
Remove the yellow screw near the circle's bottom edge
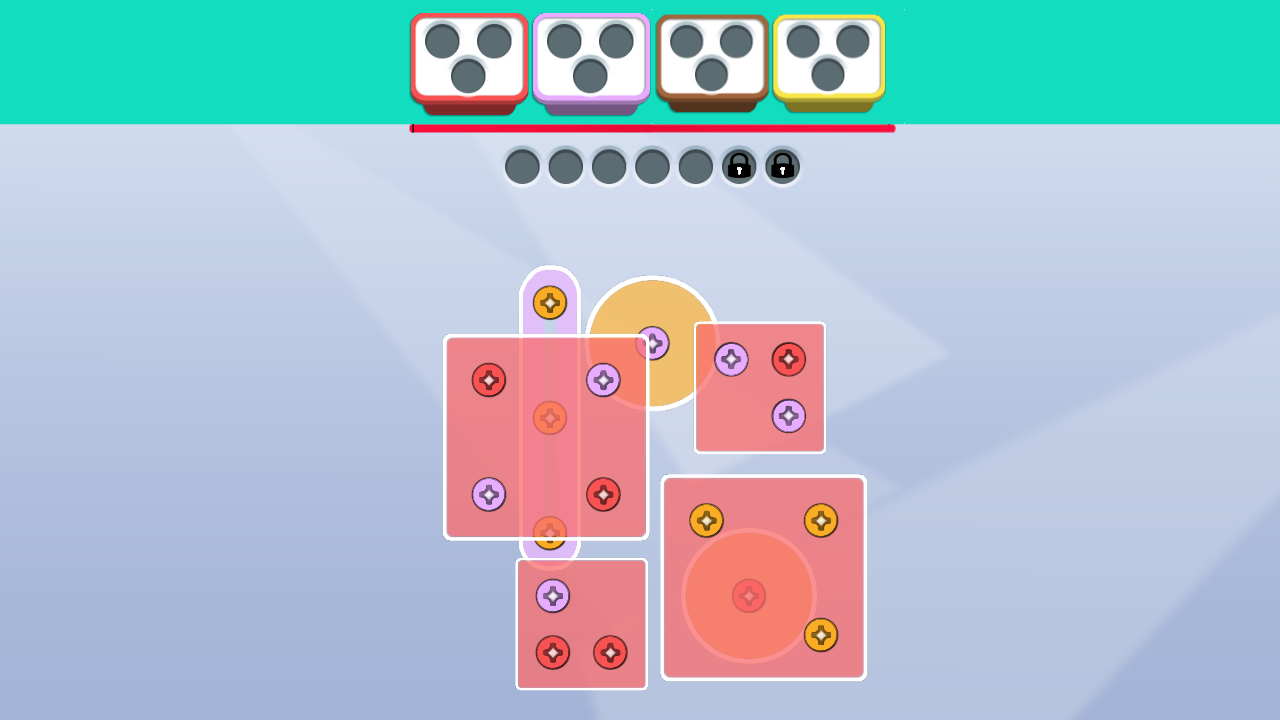(823, 634)
